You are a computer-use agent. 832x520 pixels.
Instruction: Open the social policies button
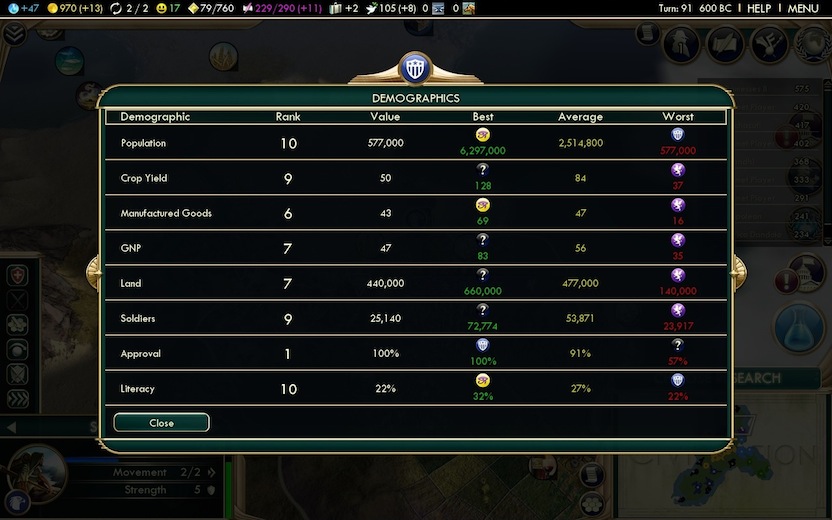727,43
